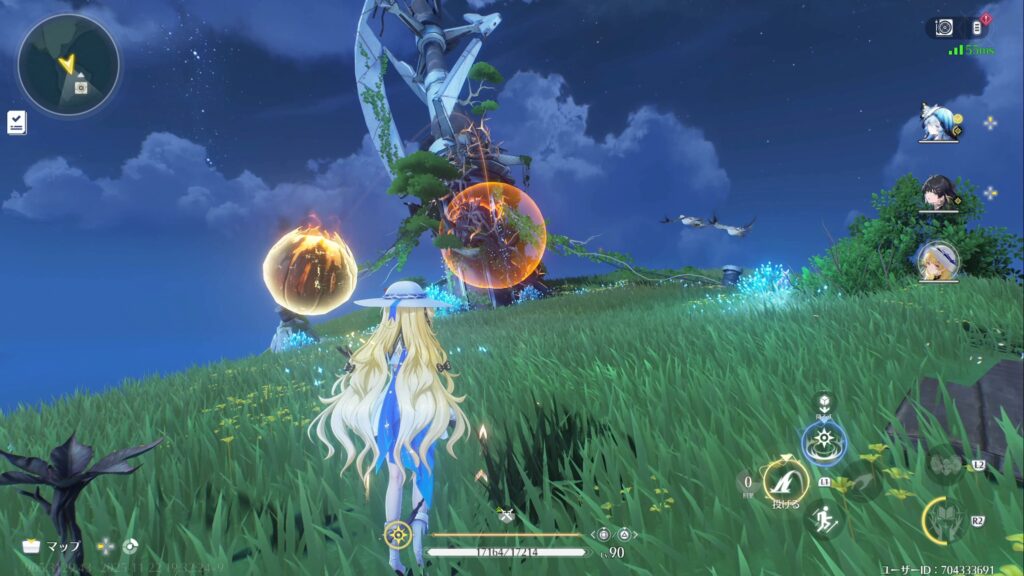Activate the yellow-ringed throw (投げる) skill

click(x=786, y=480)
